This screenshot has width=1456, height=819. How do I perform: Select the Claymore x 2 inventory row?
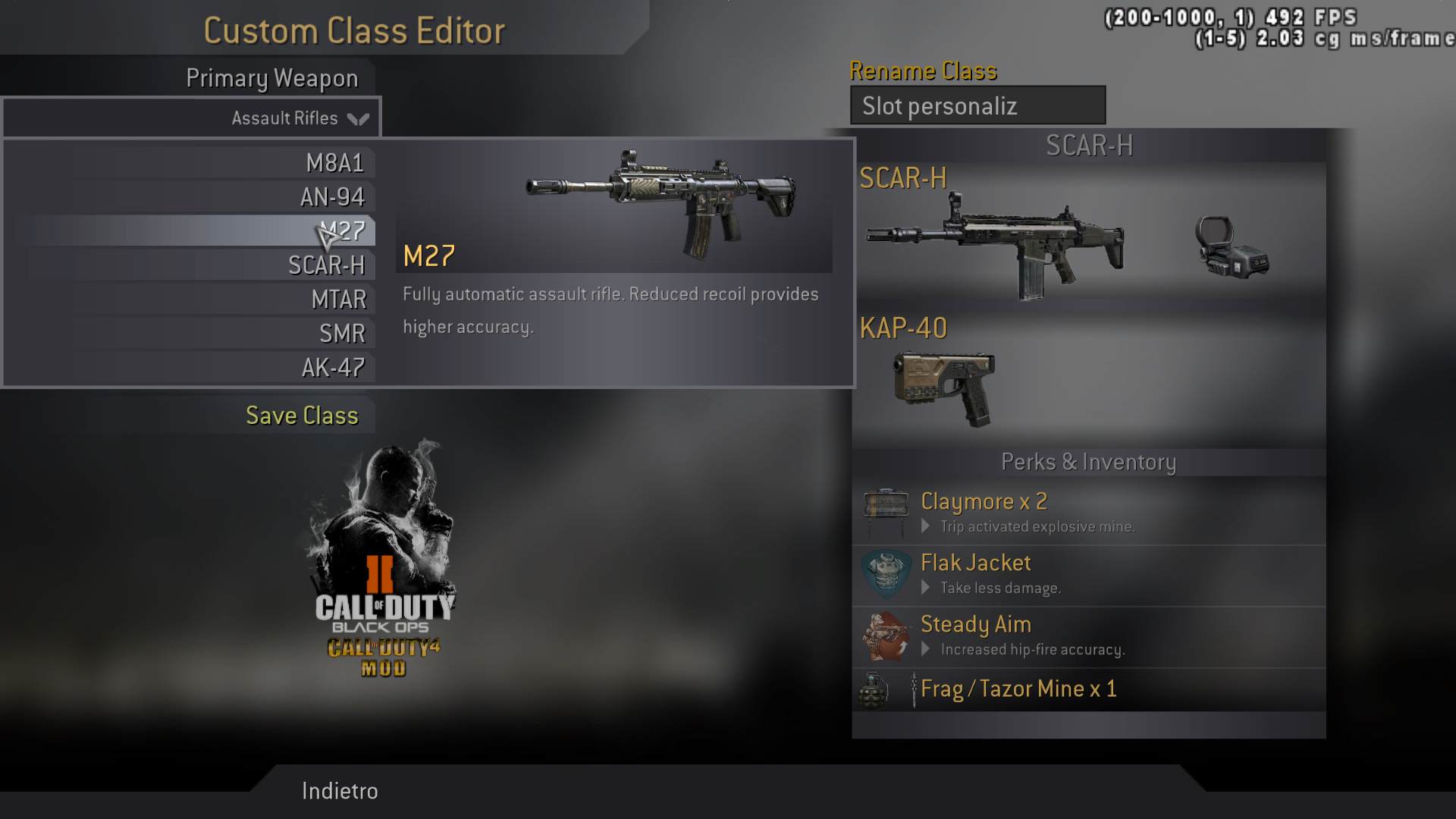click(x=1088, y=513)
